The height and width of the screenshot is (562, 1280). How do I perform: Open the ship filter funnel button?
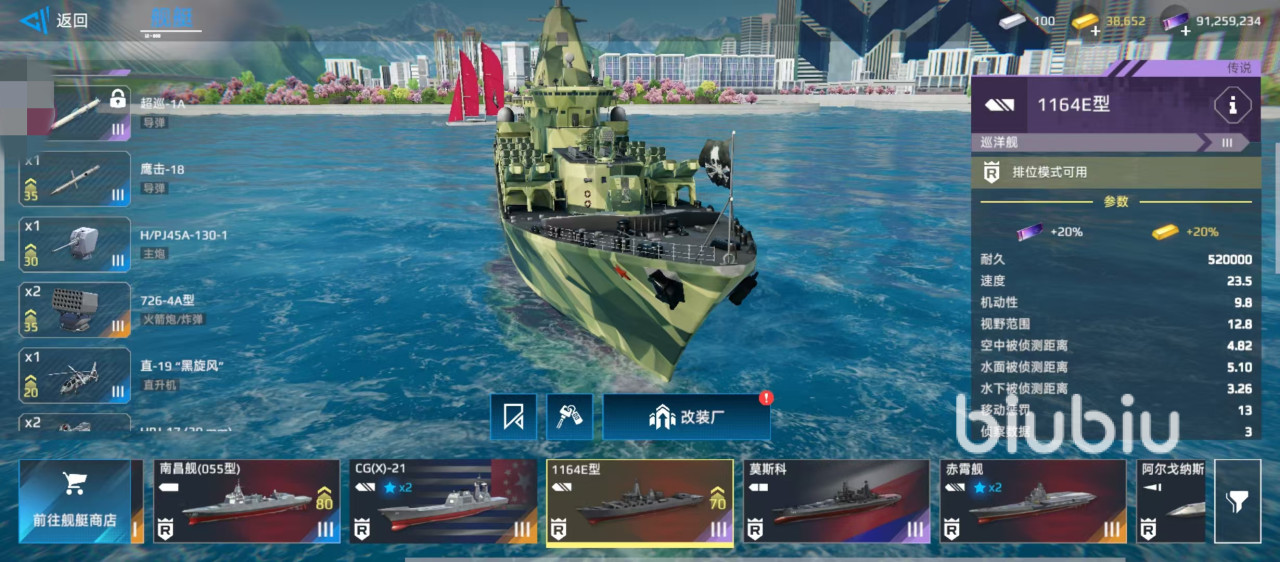tap(1237, 501)
